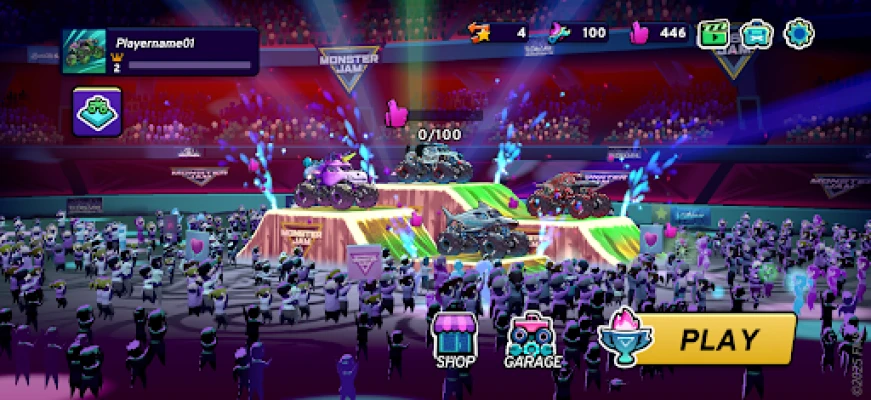Viewport: 871px width, 400px height.
Task: Open the gear settings icon
Action: pyautogui.click(x=799, y=34)
